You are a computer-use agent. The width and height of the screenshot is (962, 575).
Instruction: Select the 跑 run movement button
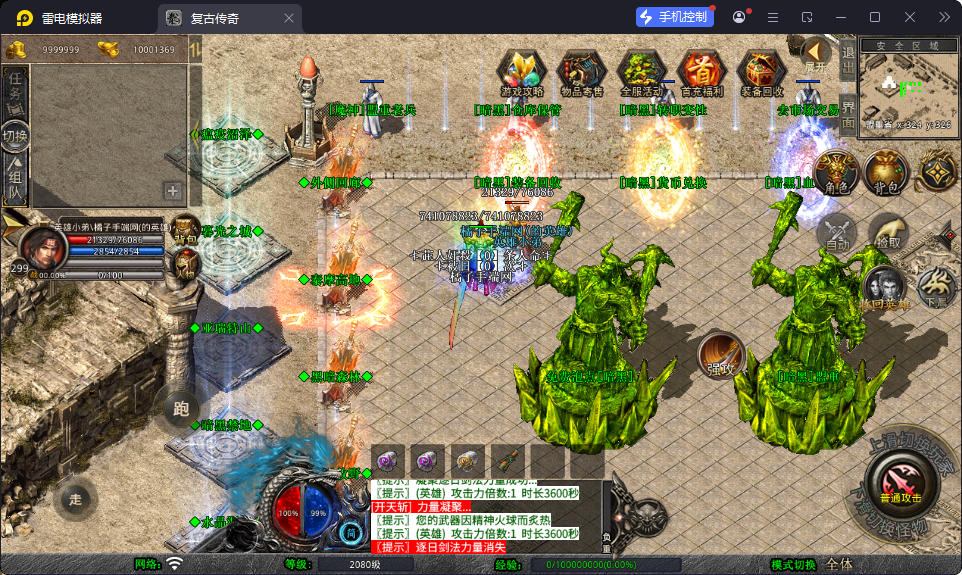180,408
